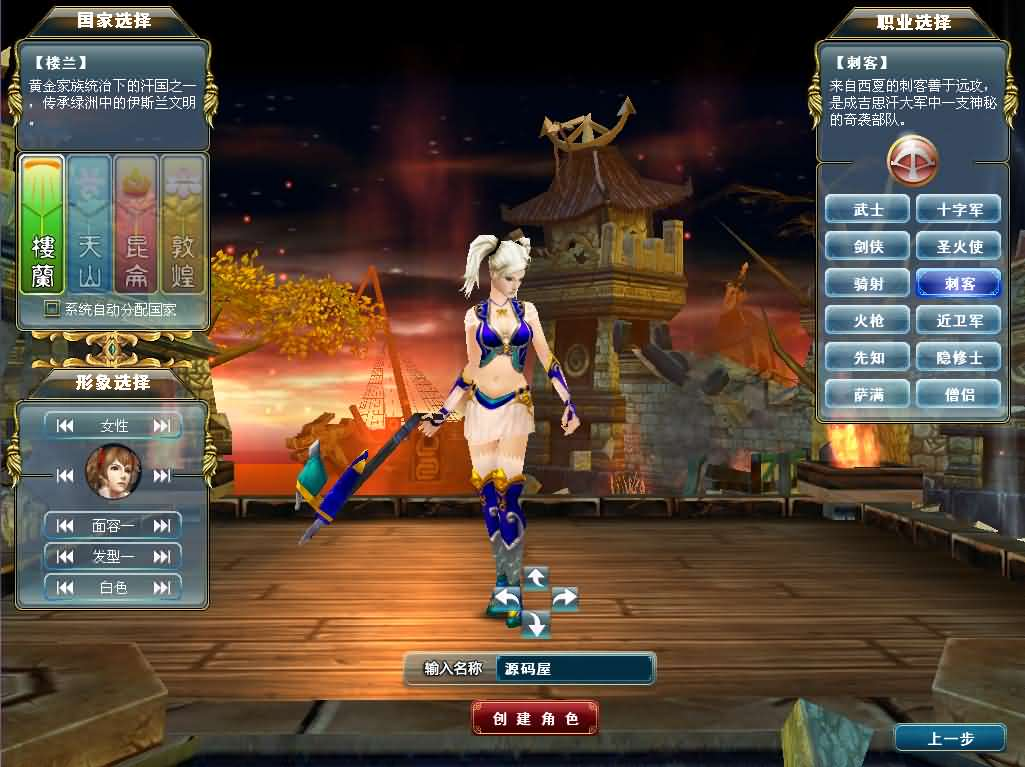This screenshot has height=767, width=1025.
Task: Pick the 先知 class button
Action: pos(868,357)
